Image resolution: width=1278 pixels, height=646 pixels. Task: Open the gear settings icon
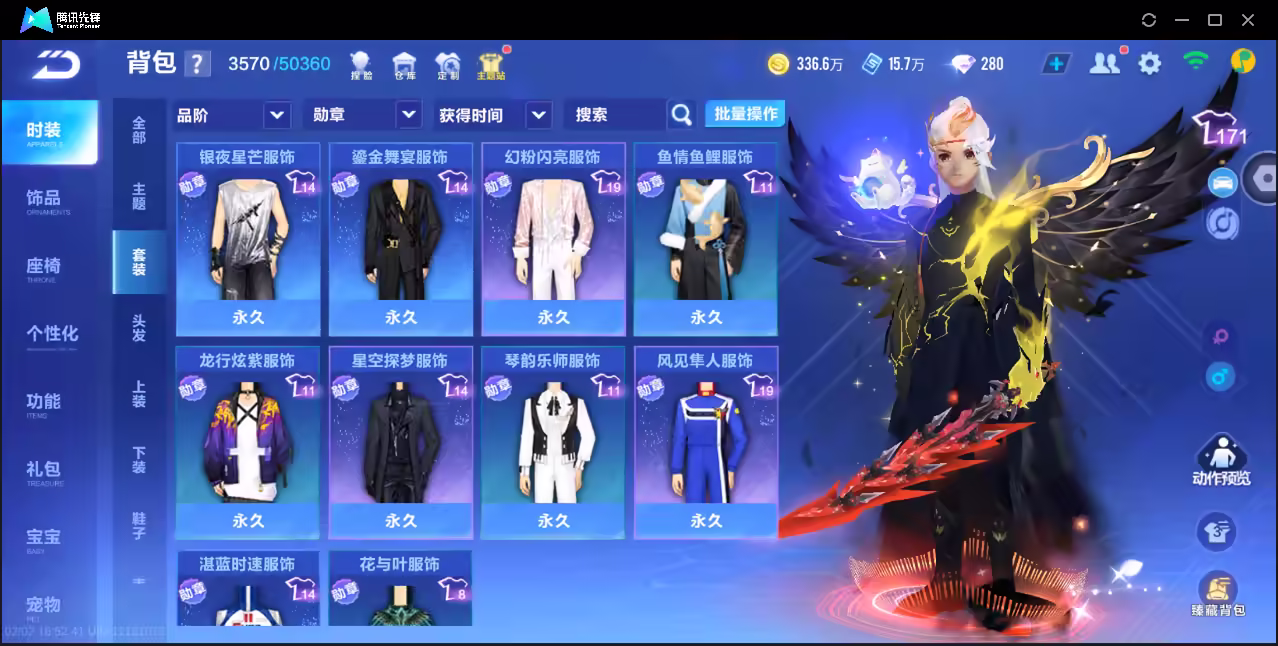(1150, 64)
